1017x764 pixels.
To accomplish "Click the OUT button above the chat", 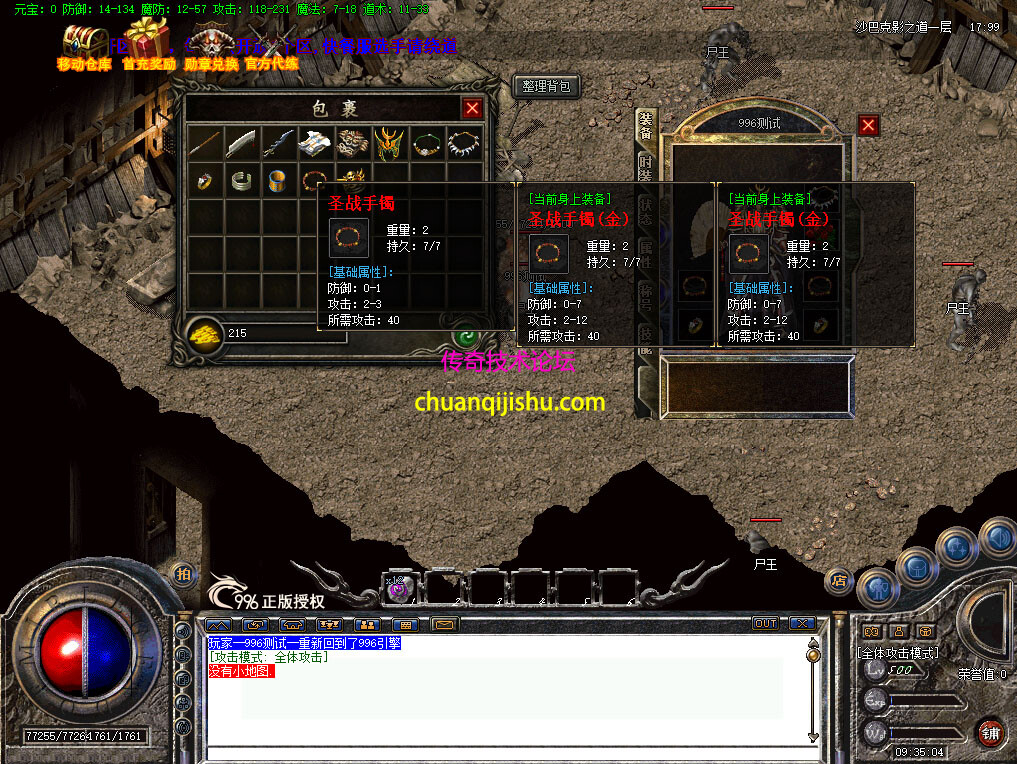I will (765, 624).
